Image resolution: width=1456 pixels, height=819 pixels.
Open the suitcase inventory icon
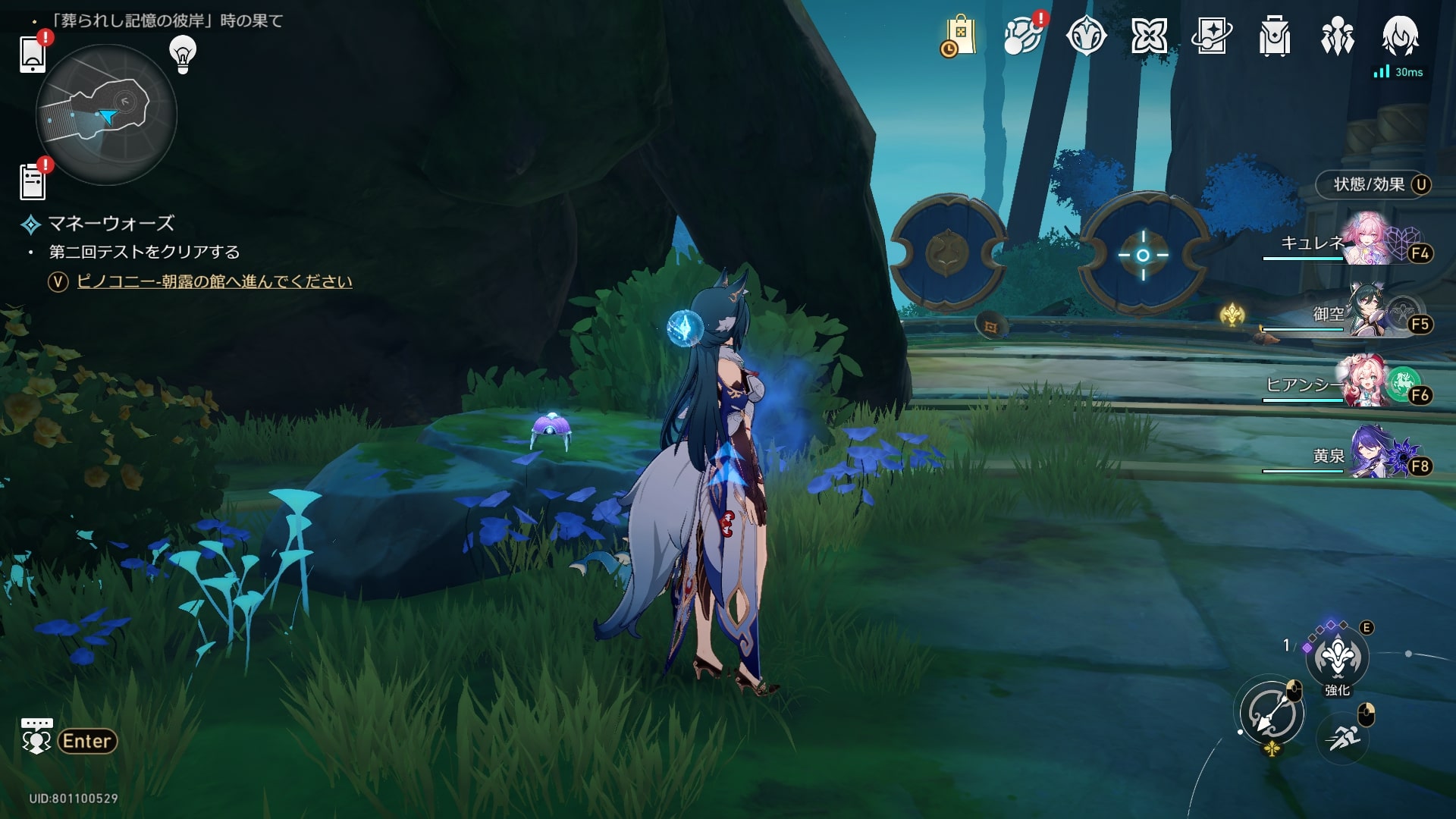point(1275,36)
